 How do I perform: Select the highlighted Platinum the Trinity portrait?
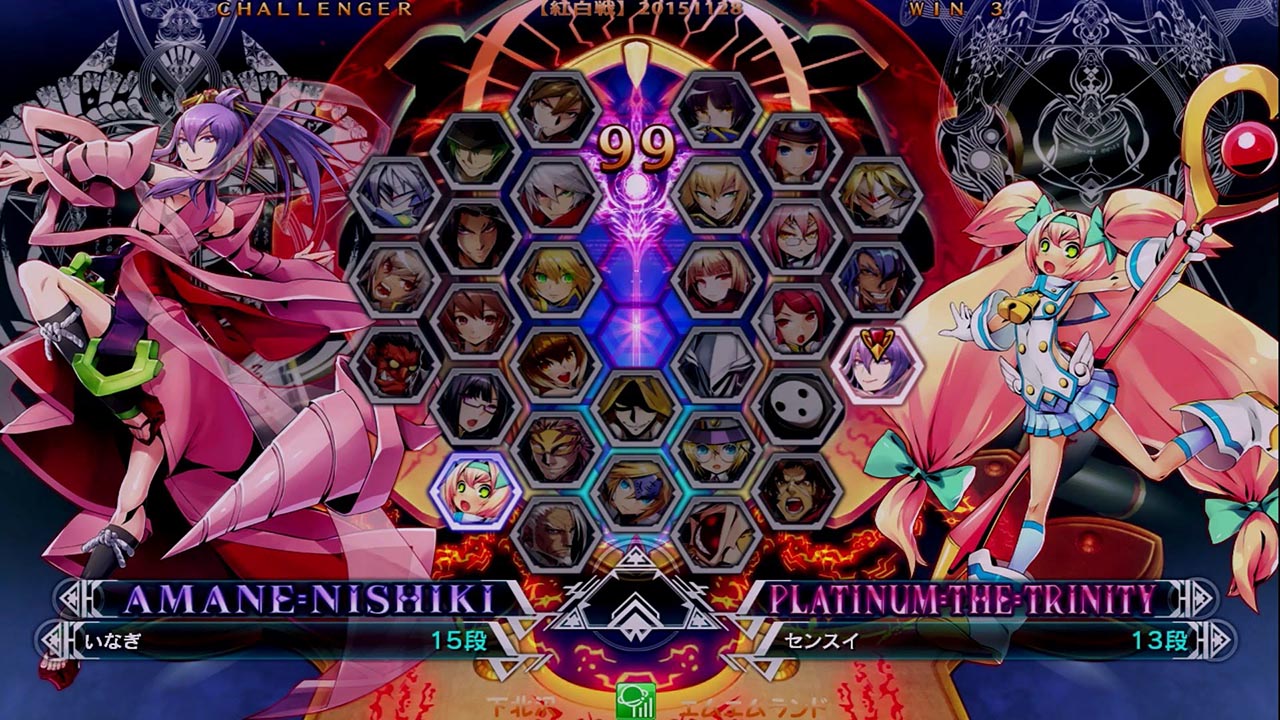tap(476, 489)
